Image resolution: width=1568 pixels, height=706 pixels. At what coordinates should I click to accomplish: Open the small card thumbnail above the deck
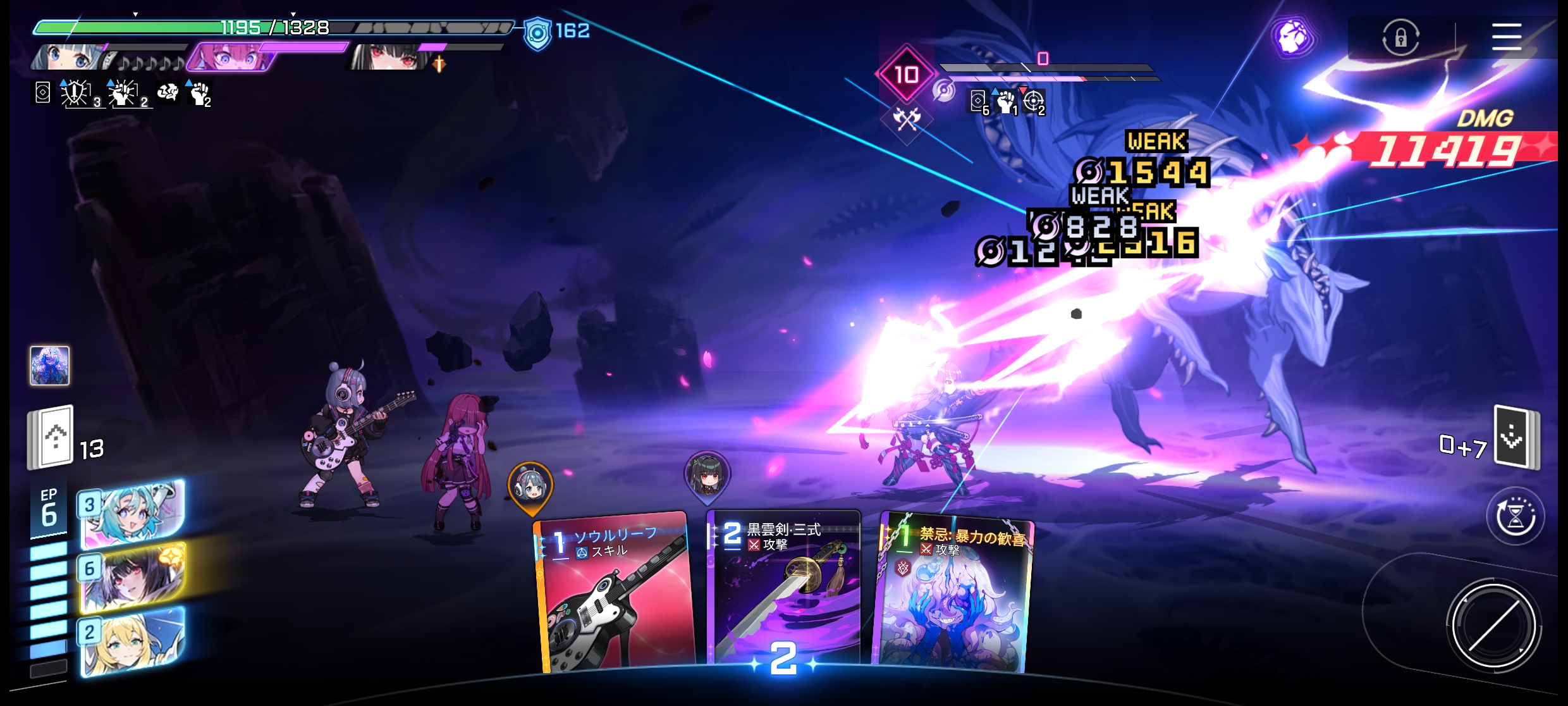pos(50,366)
